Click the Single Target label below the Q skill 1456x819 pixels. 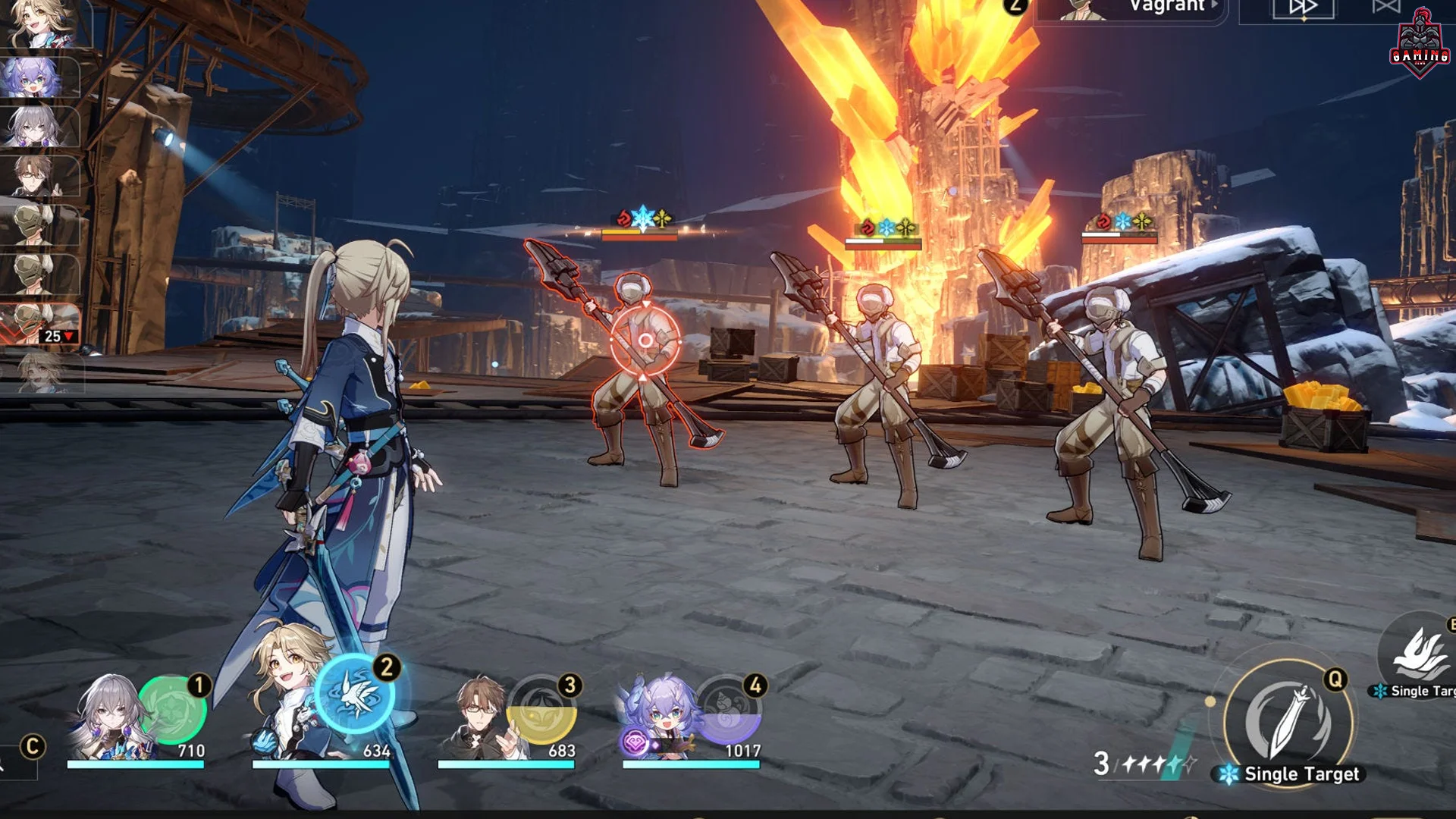tap(1299, 775)
